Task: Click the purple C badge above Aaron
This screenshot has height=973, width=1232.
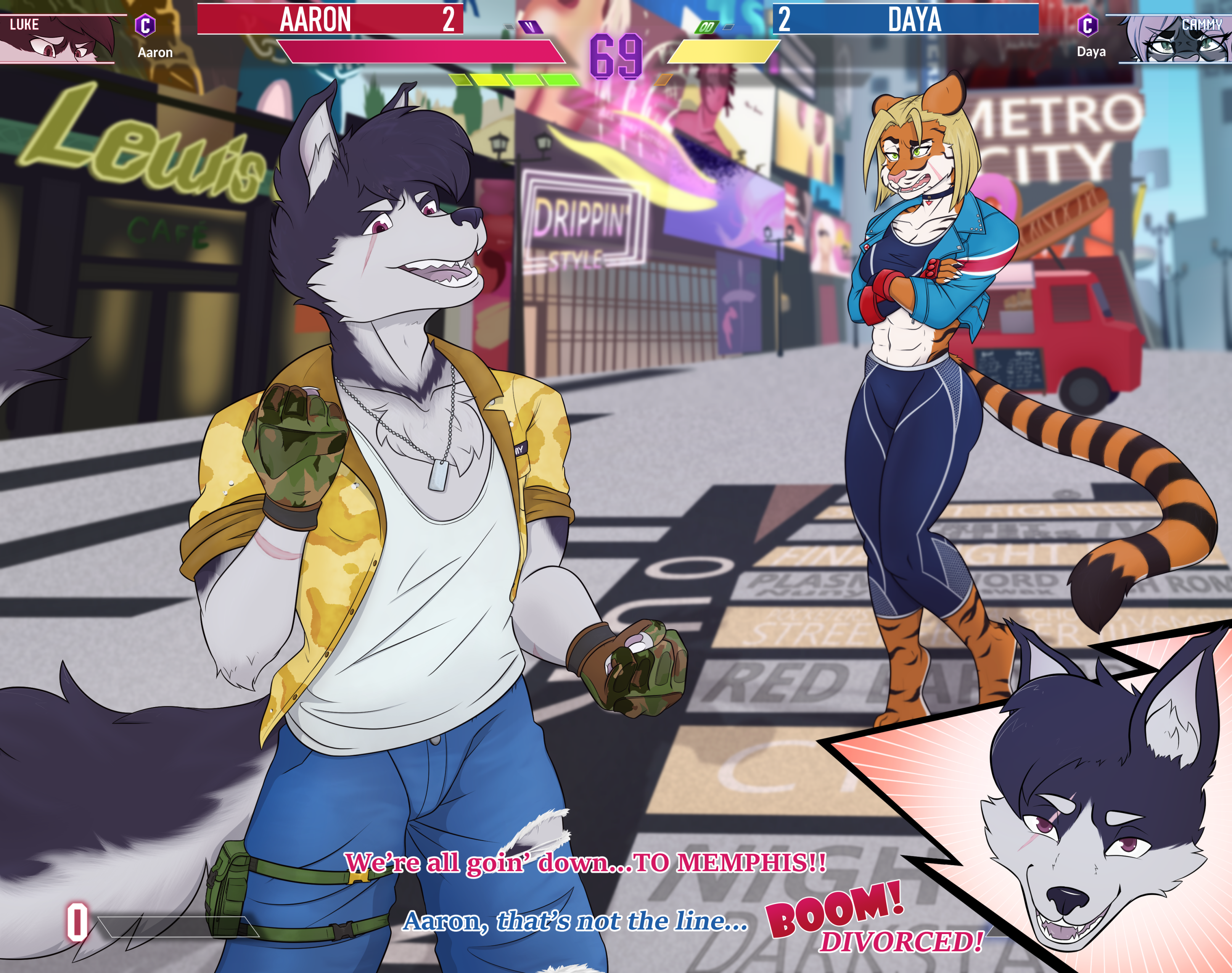Action: click(145, 26)
